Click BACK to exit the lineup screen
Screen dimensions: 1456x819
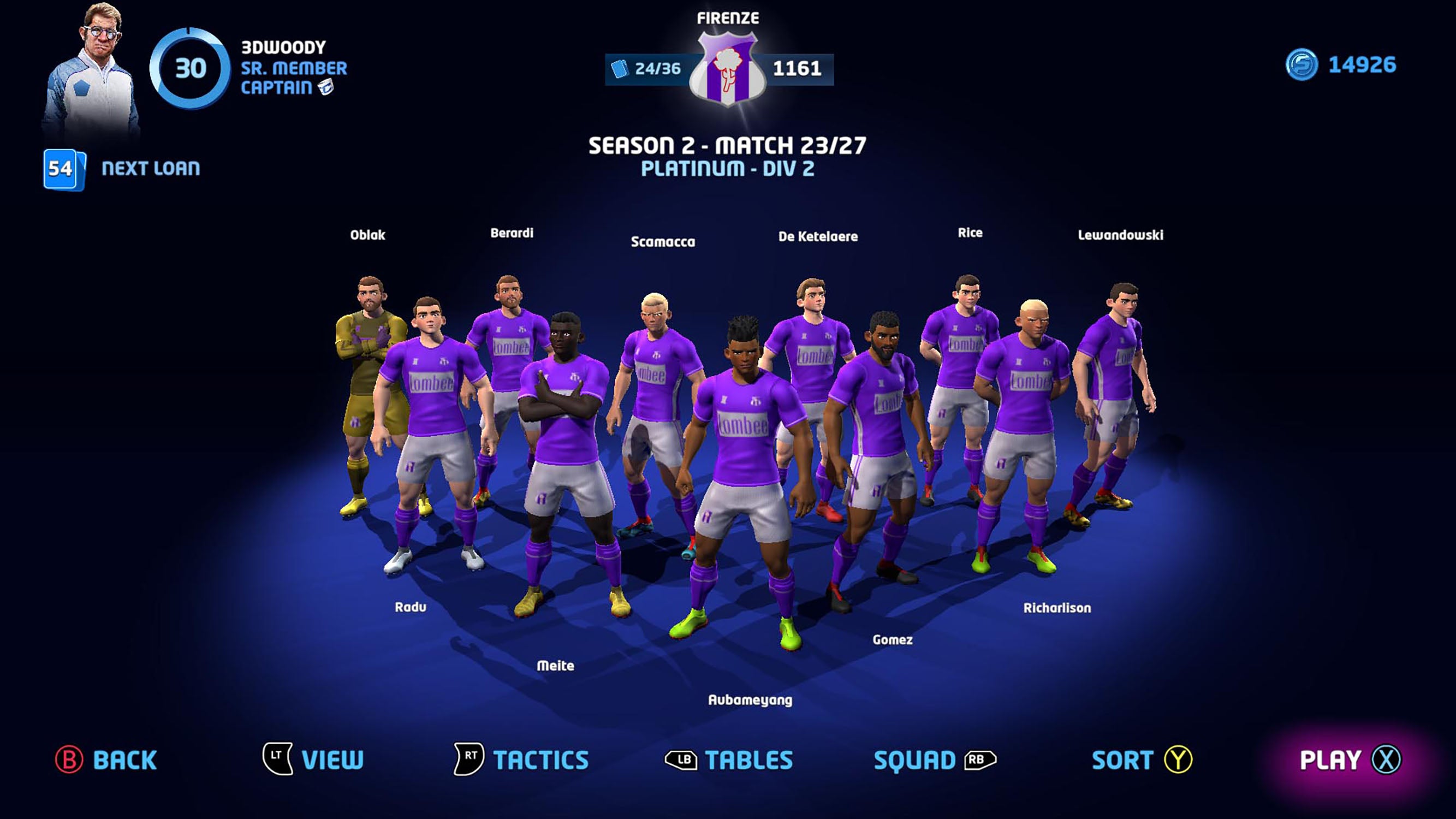pyautogui.click(x=124, y=759)
